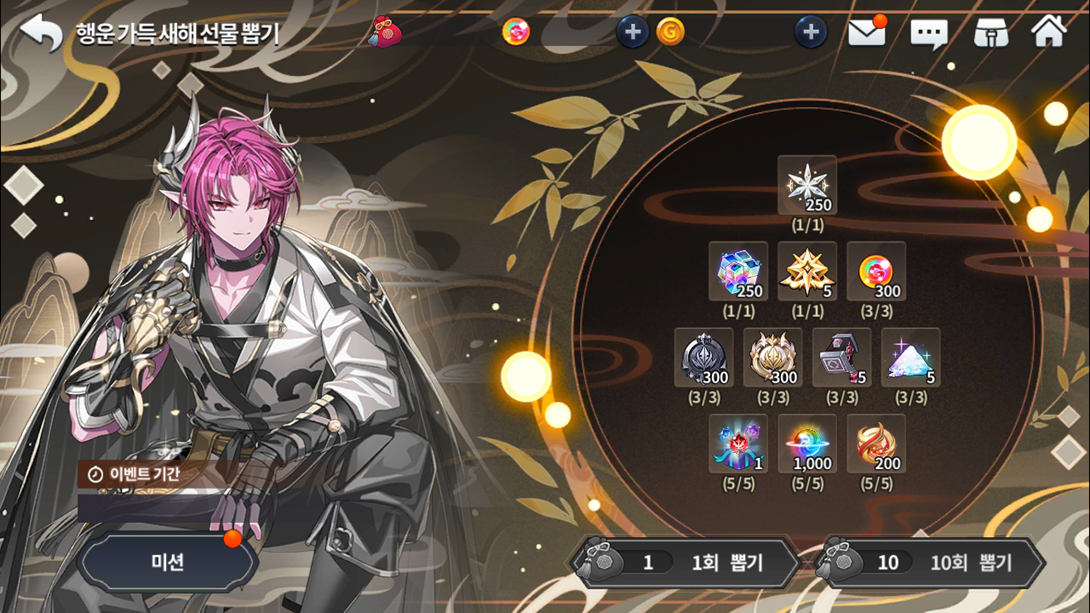
Task: Select the white crystal pyramid reward
Action: (x=910, y=358)
